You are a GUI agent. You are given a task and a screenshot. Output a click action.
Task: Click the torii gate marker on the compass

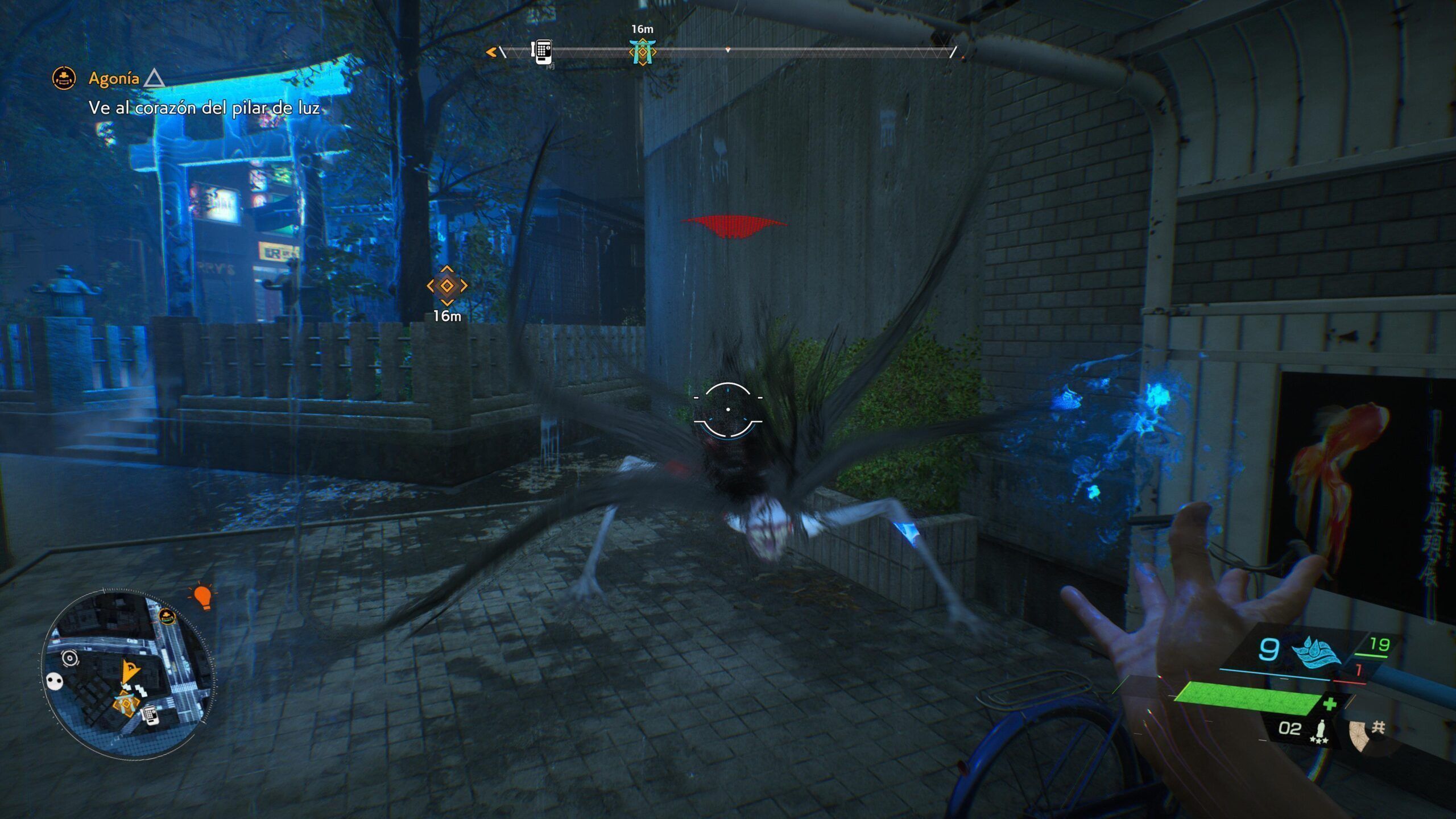tap(642, 52)
